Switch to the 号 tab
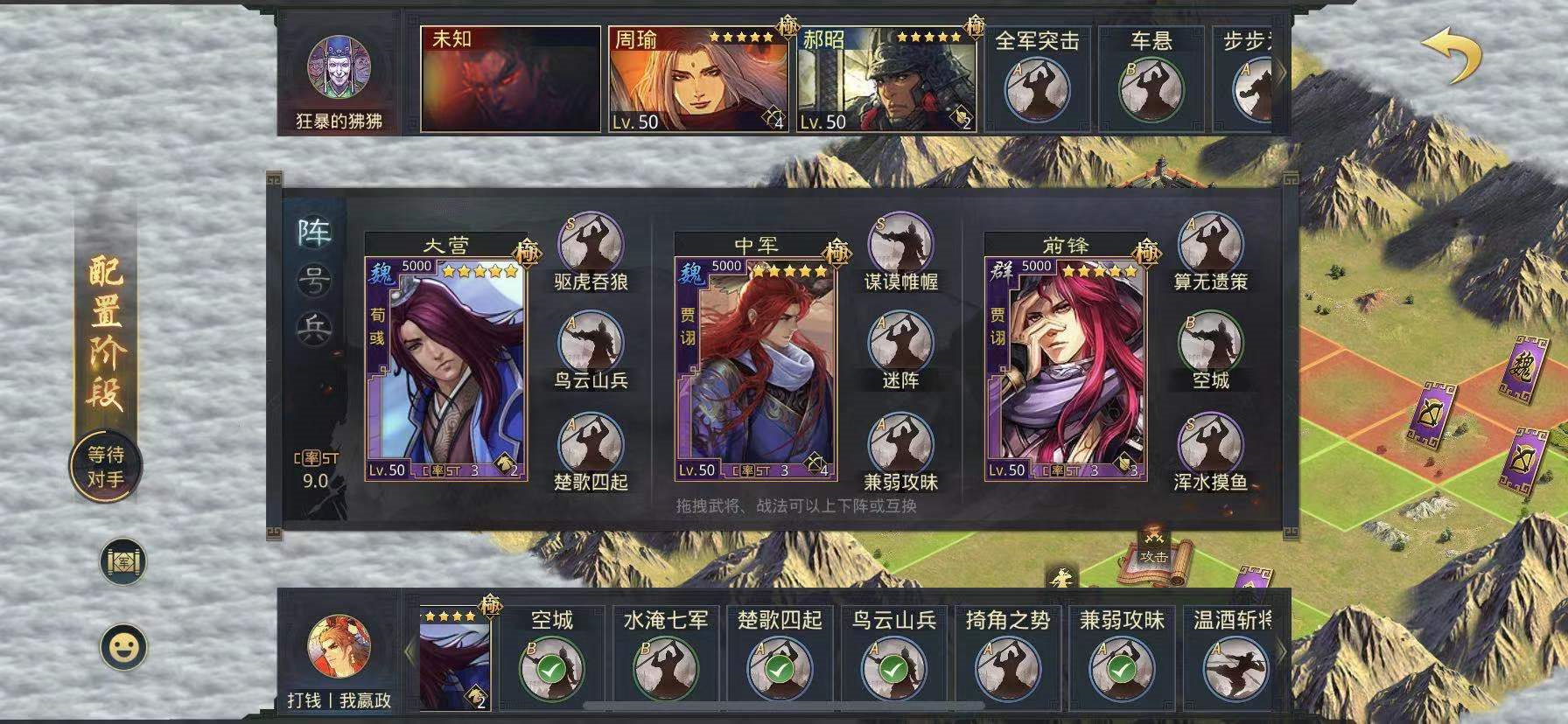 [x=314, y=280]
